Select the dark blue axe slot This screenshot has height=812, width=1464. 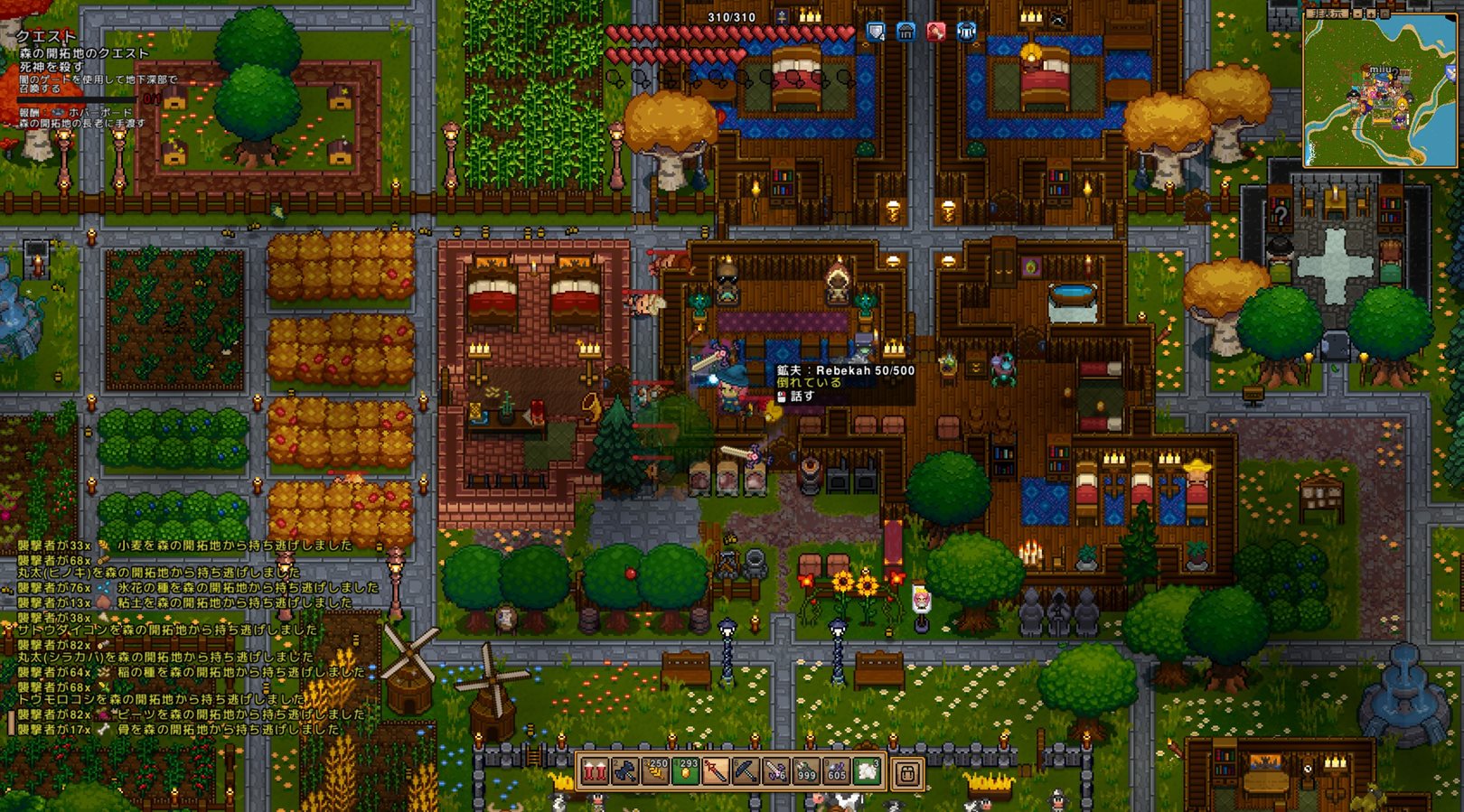pyautogui.click(x=624, y=772)
